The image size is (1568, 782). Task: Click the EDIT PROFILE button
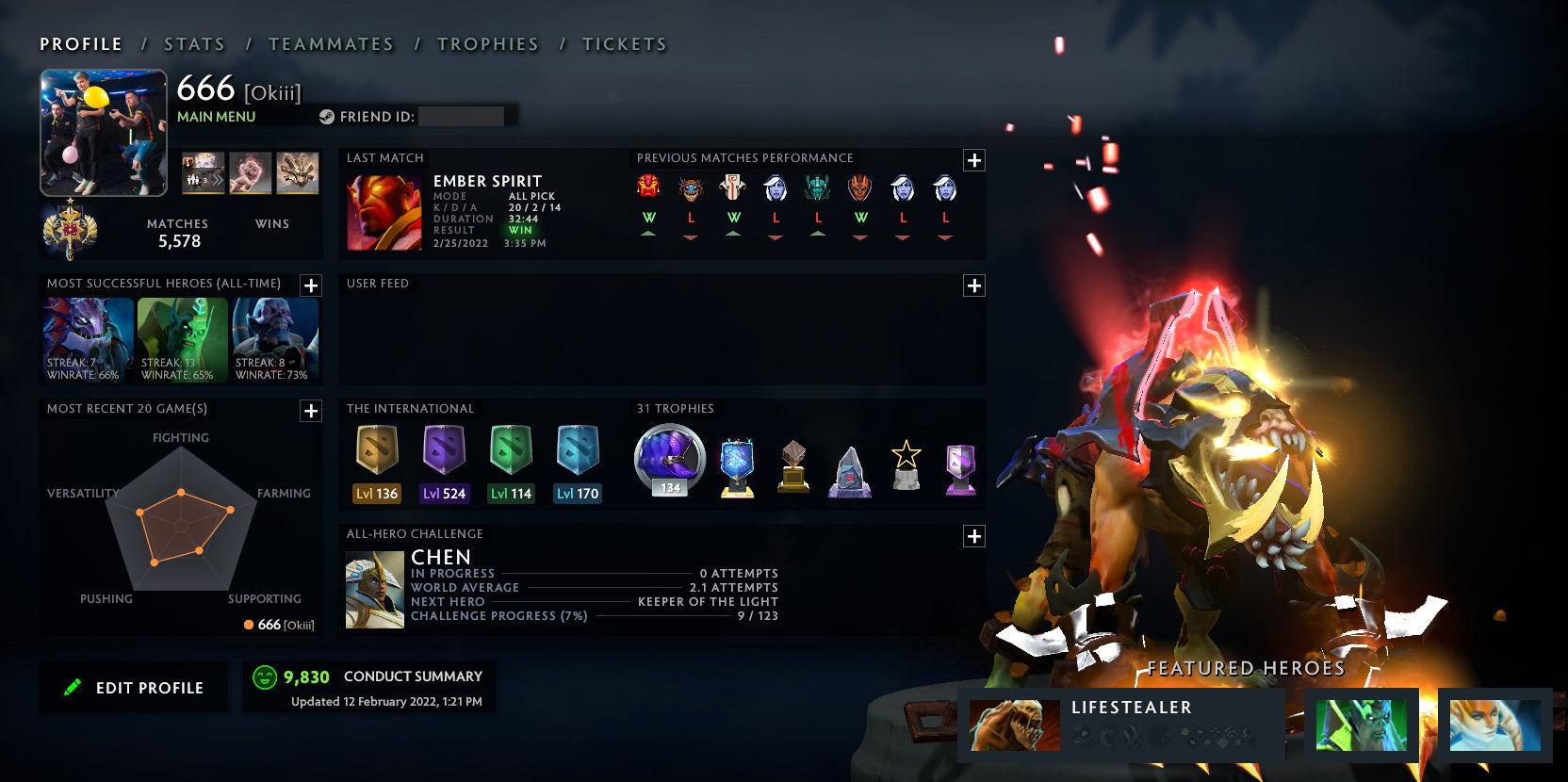click(134, 687)
